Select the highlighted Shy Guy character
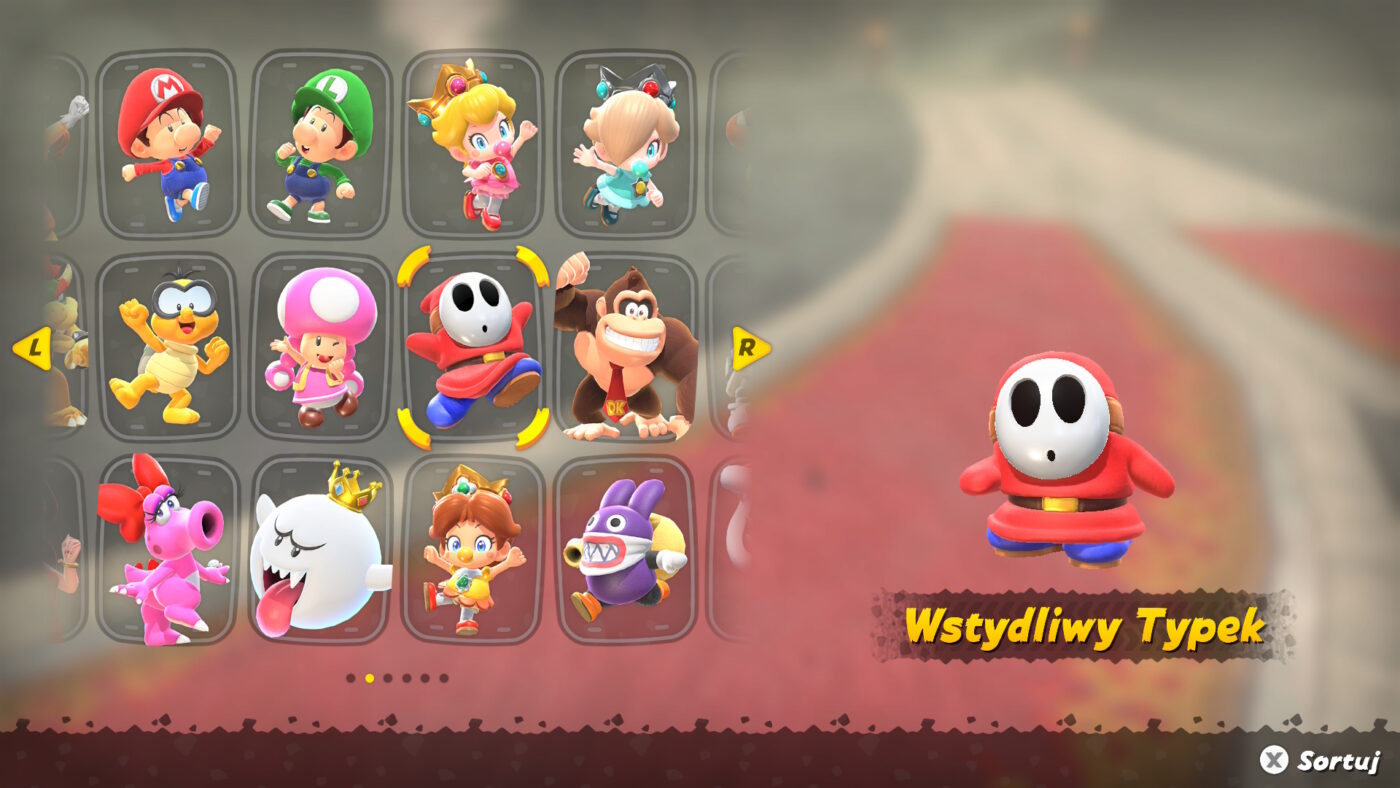This screenshot has height=788, width=1400. (475, 345)
